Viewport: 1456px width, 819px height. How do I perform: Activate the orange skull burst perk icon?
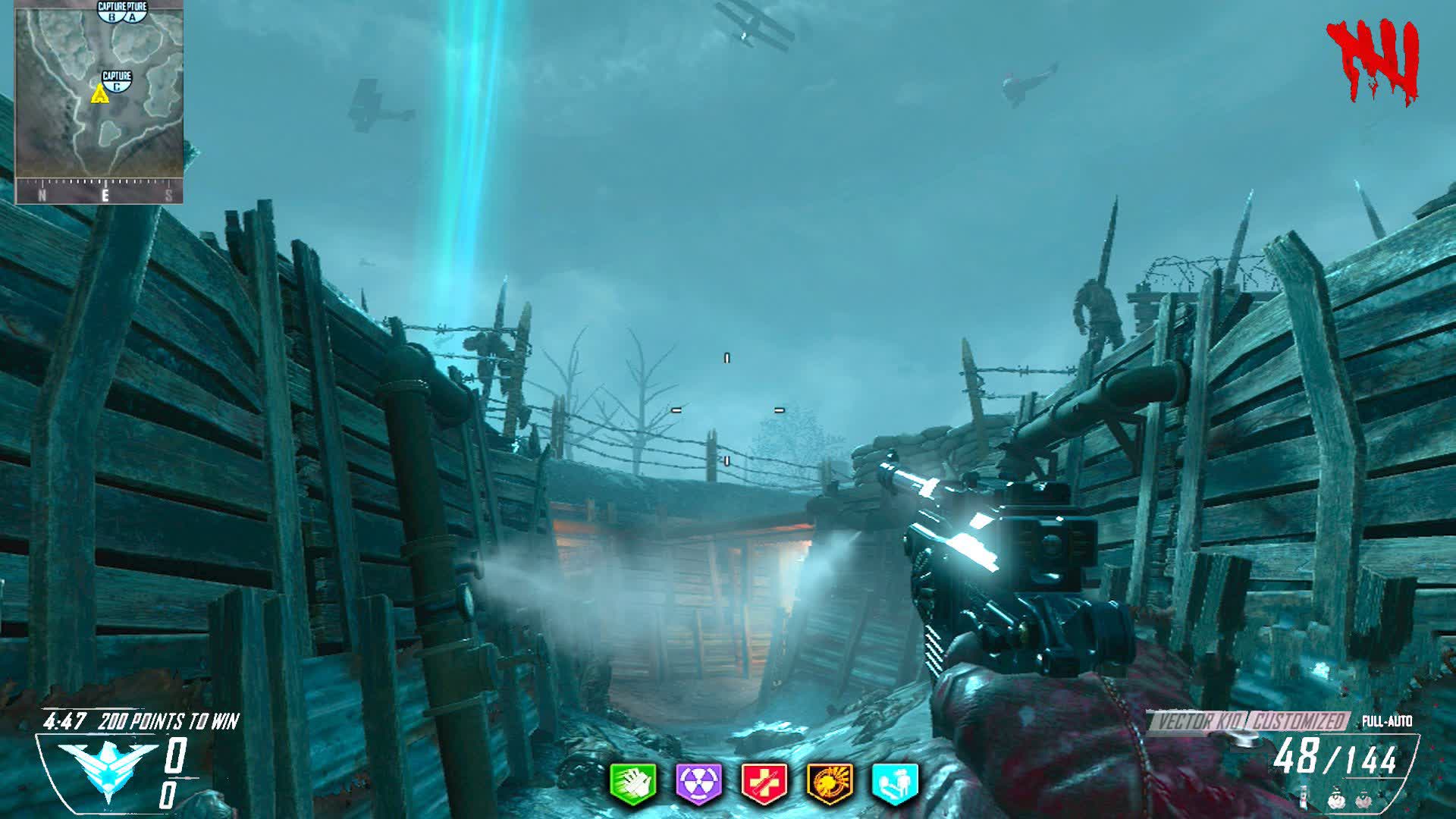[830, 783]
